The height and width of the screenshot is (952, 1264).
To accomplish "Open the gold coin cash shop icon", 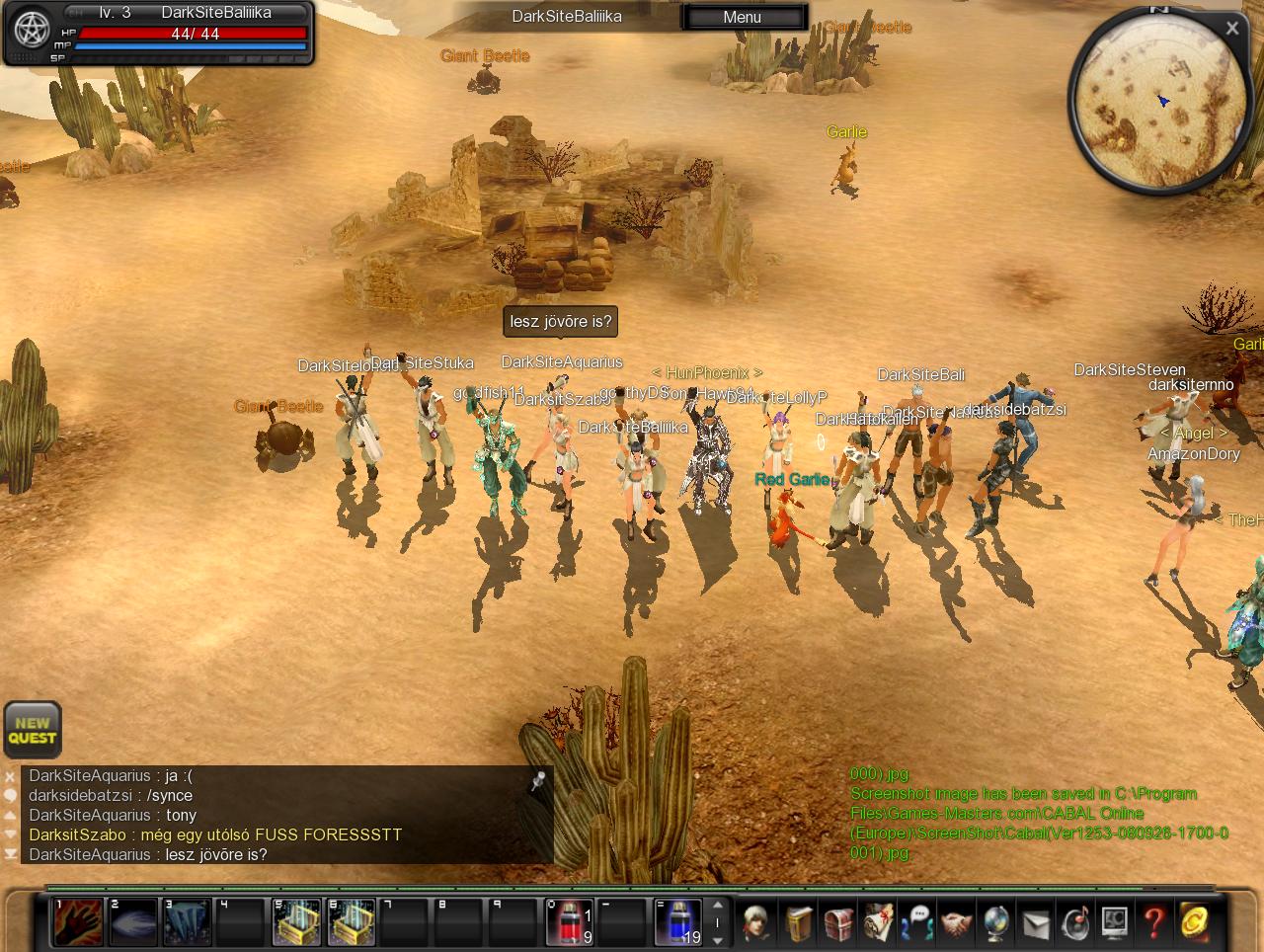I will point(1193,923).
